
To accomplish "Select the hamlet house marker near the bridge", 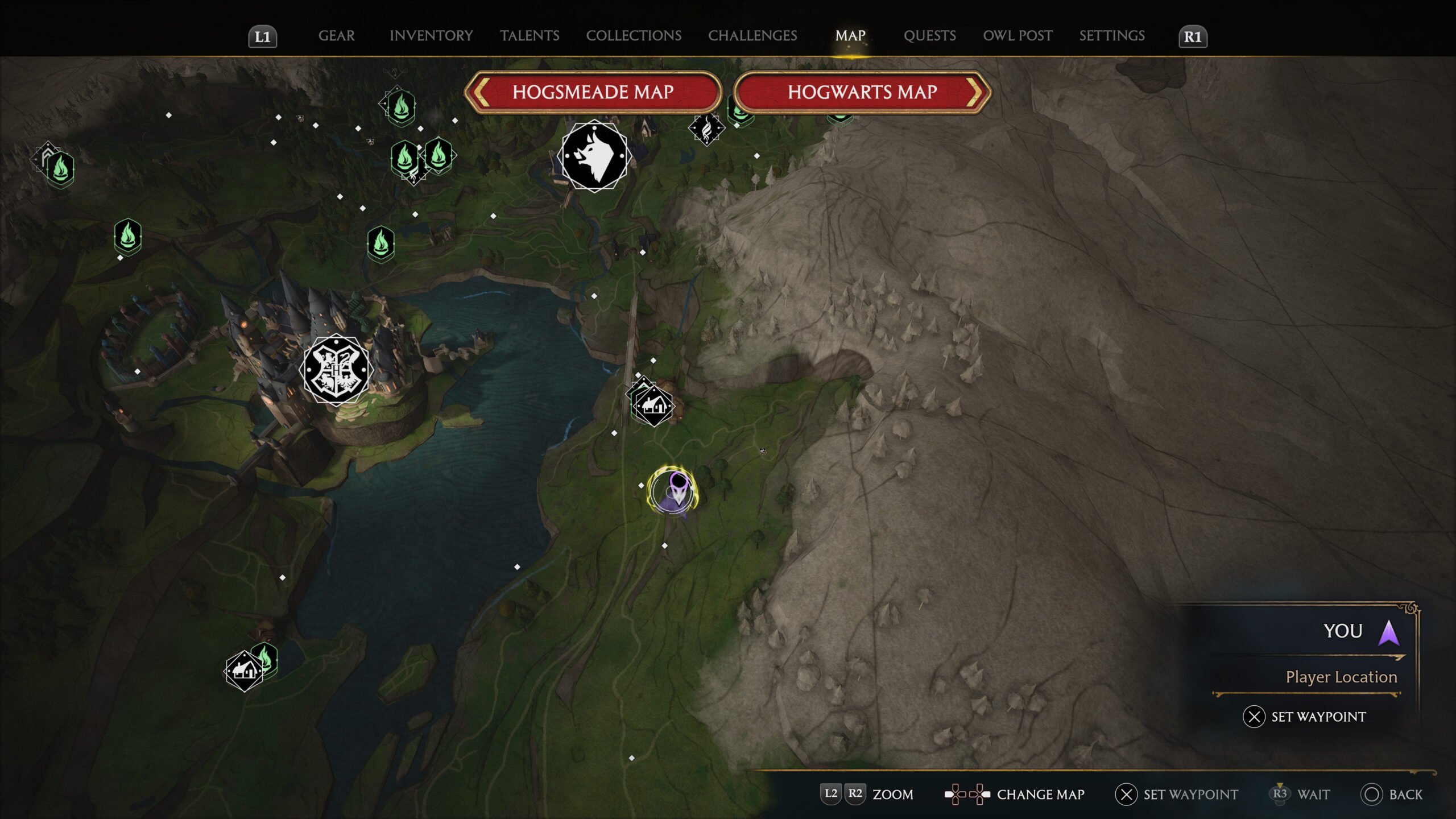I will 653,406.
